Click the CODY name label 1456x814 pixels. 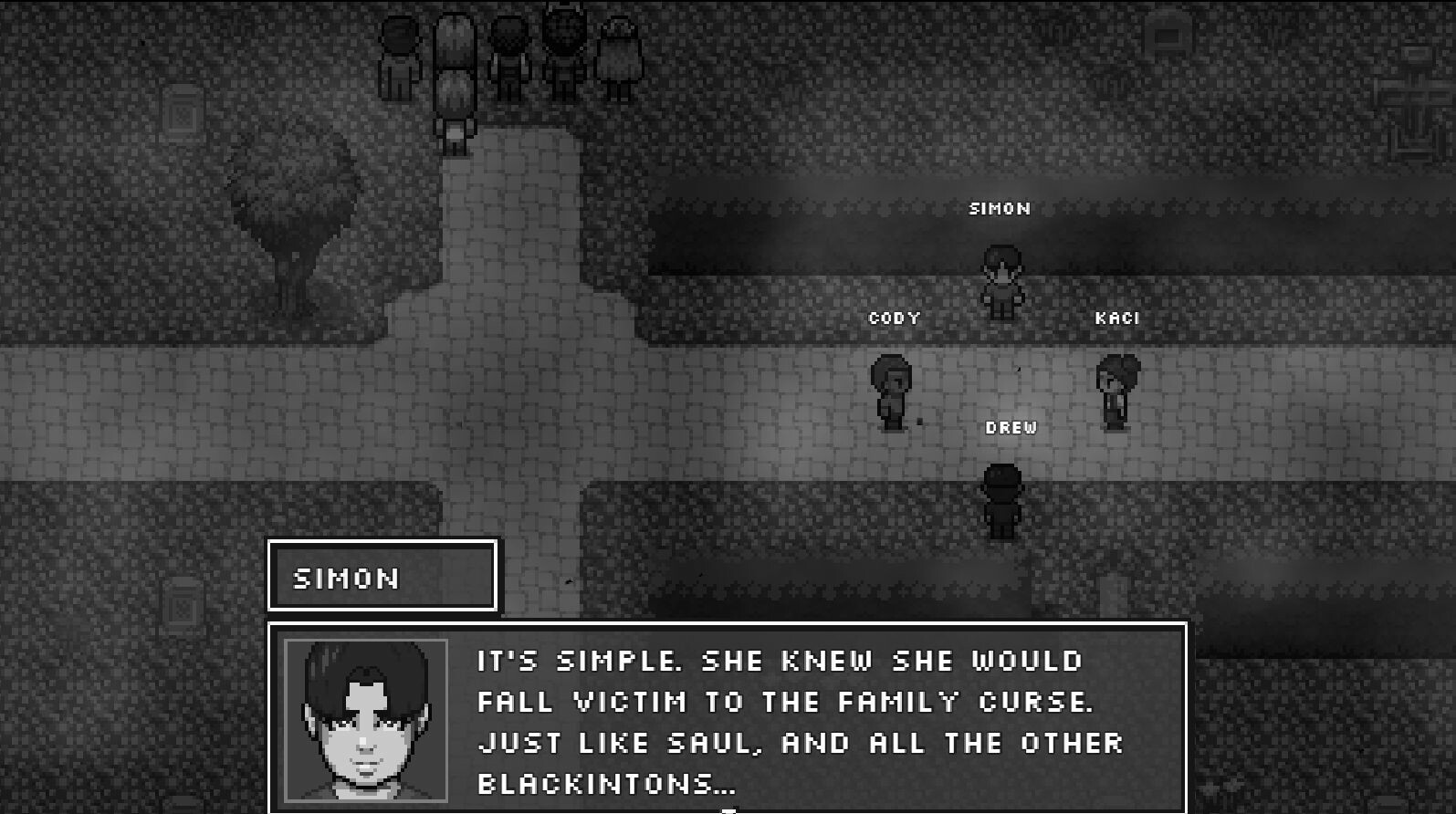coord(893,318)
